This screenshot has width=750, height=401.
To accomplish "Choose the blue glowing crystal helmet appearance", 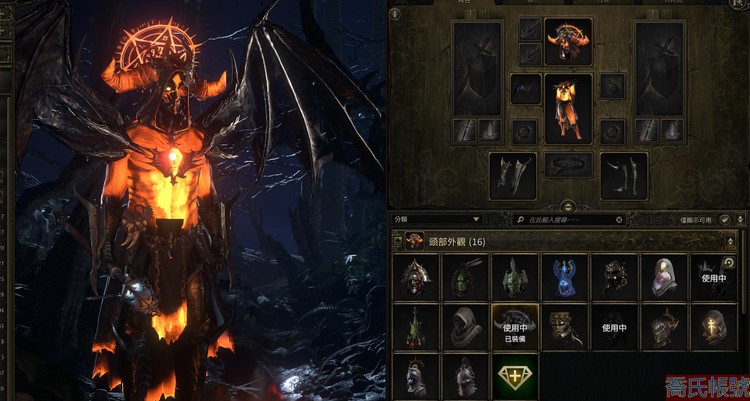I will pyautogui.click(x=564, y=277).
